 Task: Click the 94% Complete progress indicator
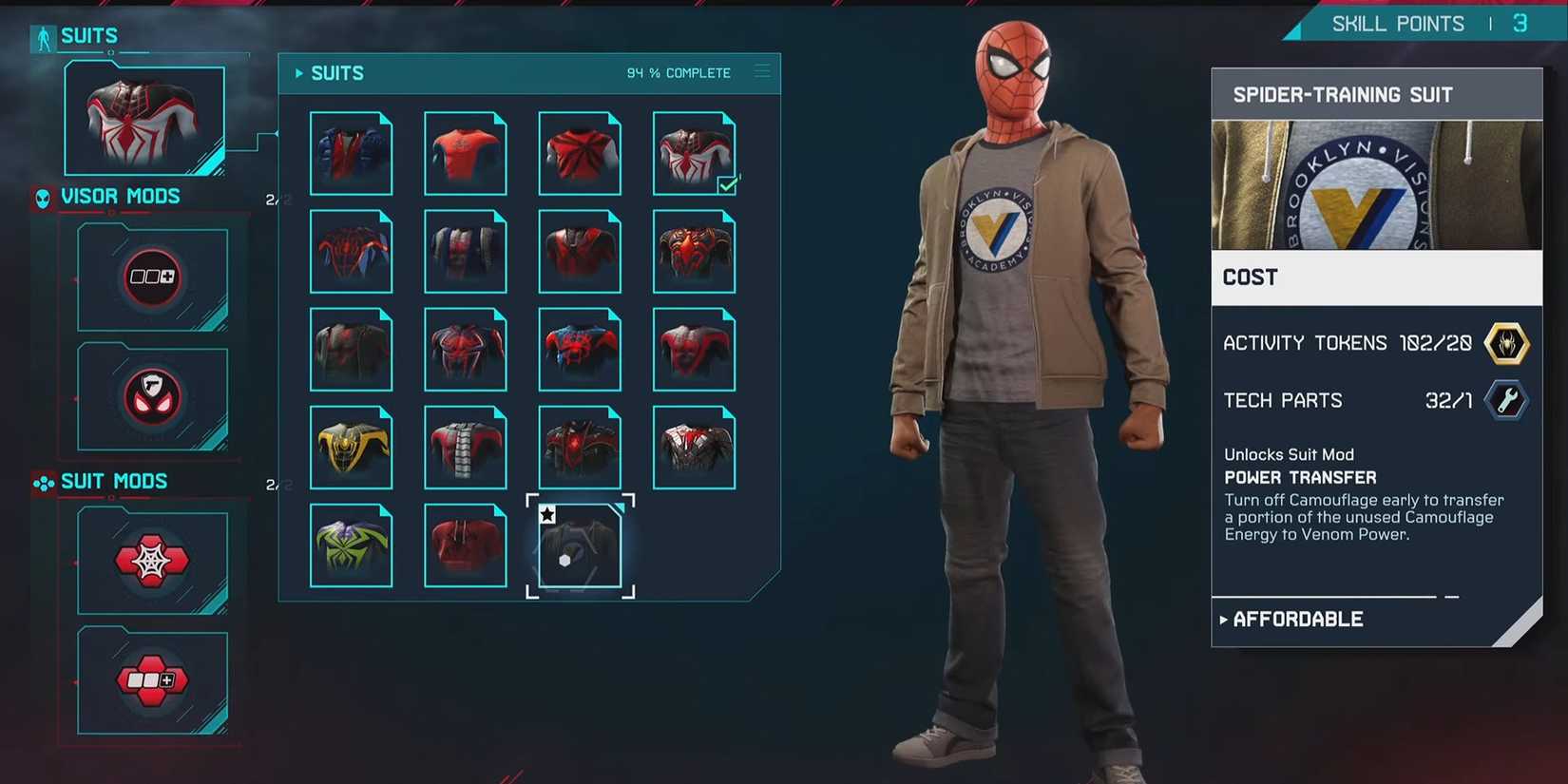click(678, 72)
